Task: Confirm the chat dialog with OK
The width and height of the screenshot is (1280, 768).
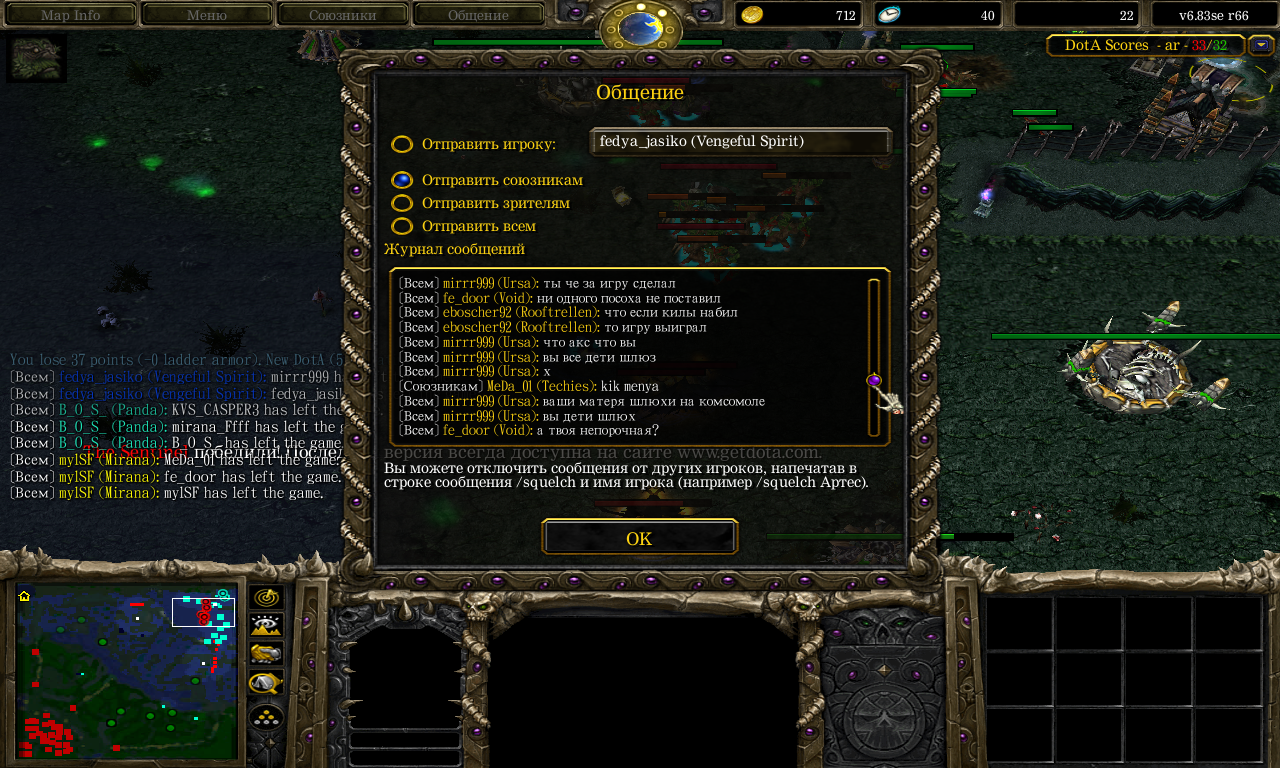Action: click(639, 538)
